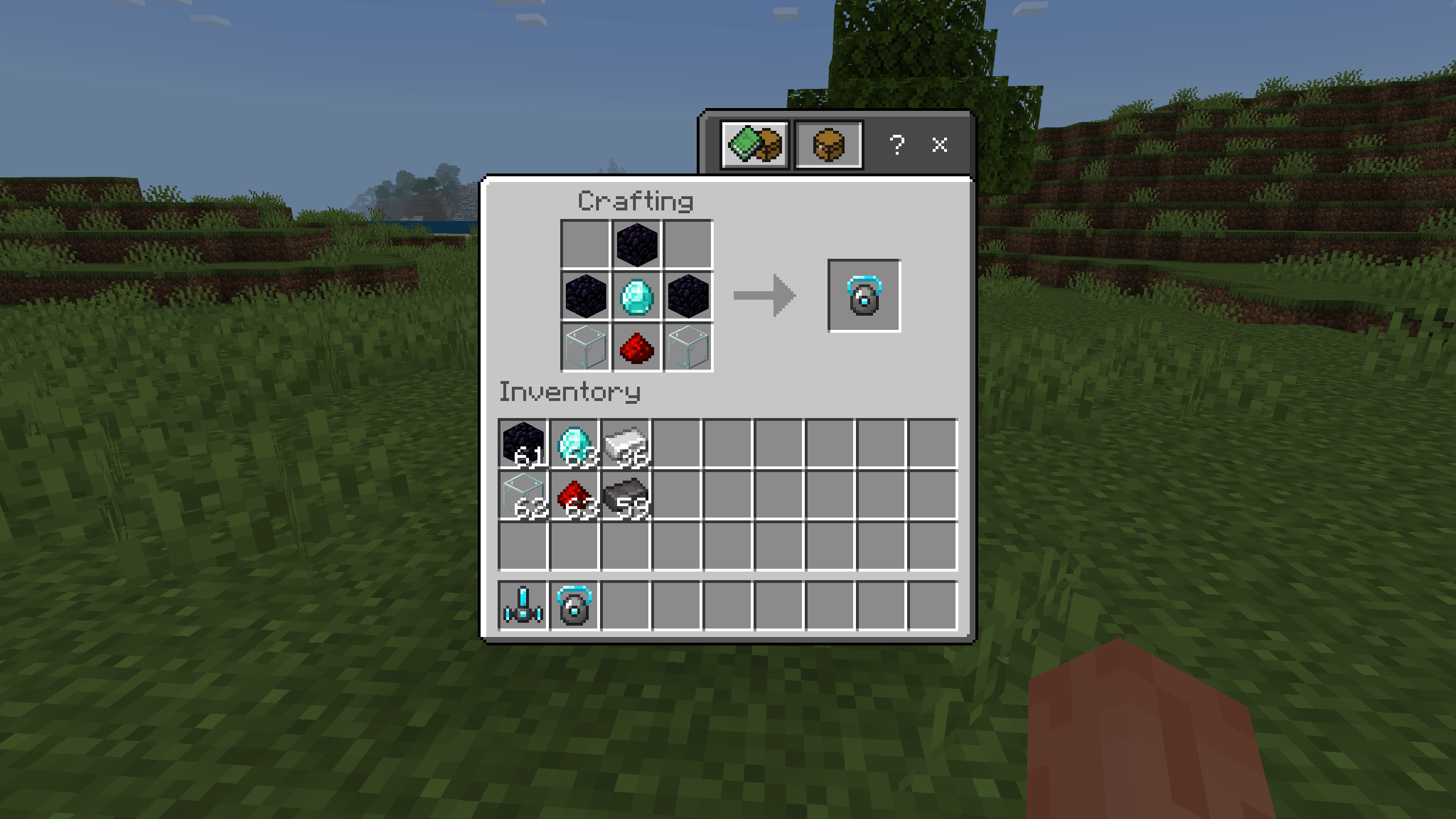Close the crafting interface

click(x=940, y=144)
